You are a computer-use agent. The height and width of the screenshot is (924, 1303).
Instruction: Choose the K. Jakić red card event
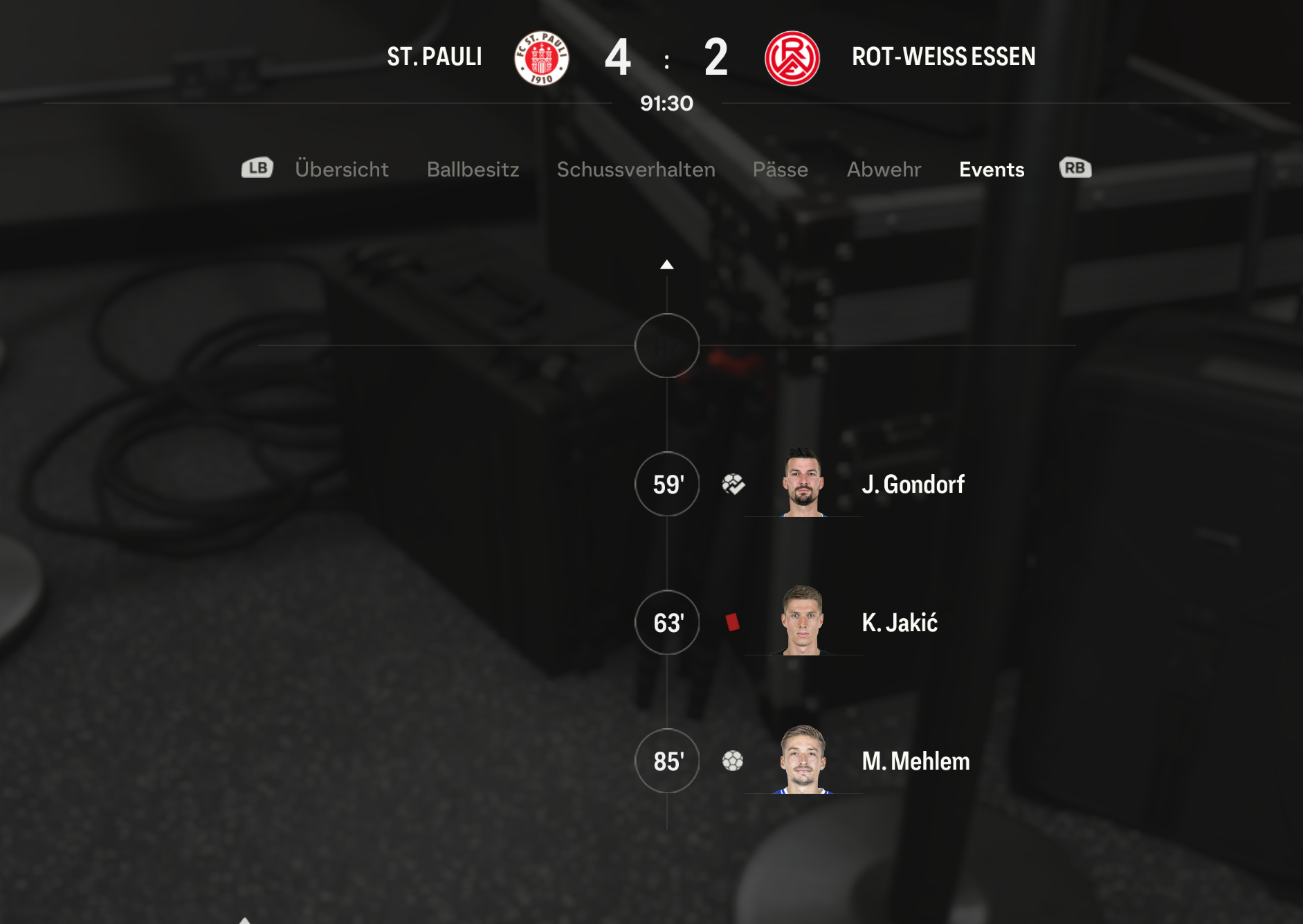[899, 623]
